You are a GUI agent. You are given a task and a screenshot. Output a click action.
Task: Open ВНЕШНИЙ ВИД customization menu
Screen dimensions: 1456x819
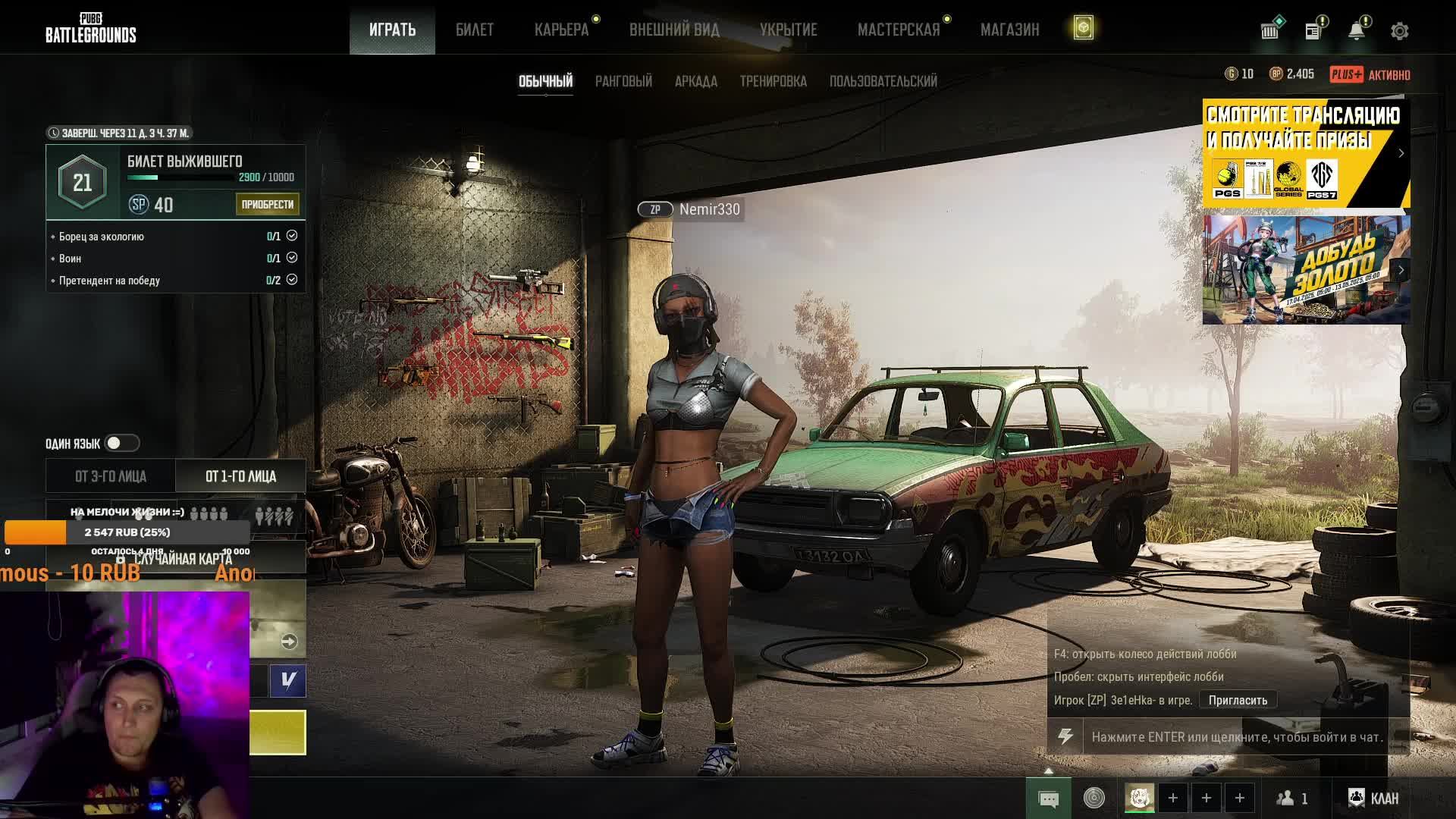pos(674,30)
